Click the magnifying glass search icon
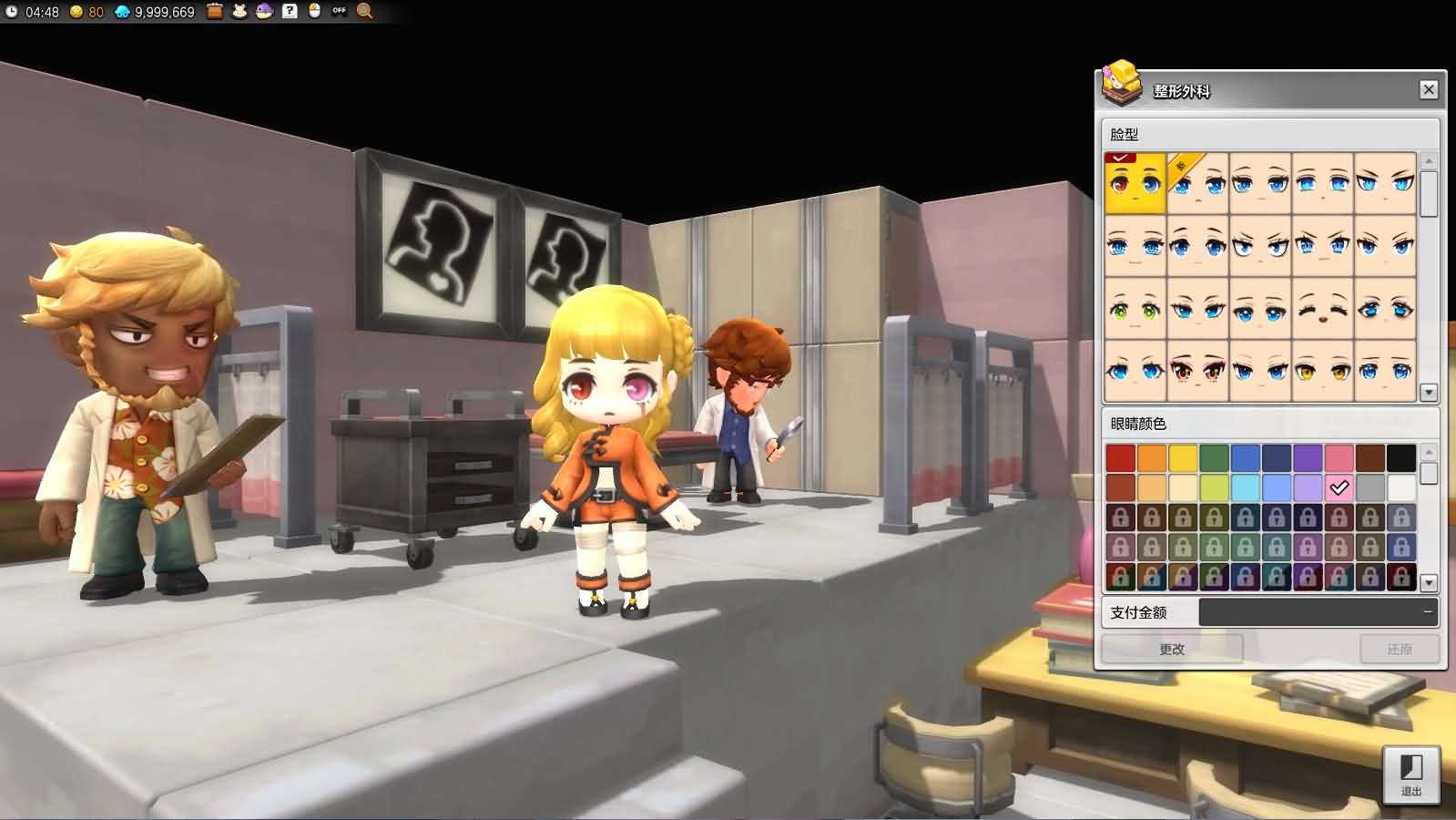Image resolution: width=1456 pixels, height=820 pixels. pos(363,13)
